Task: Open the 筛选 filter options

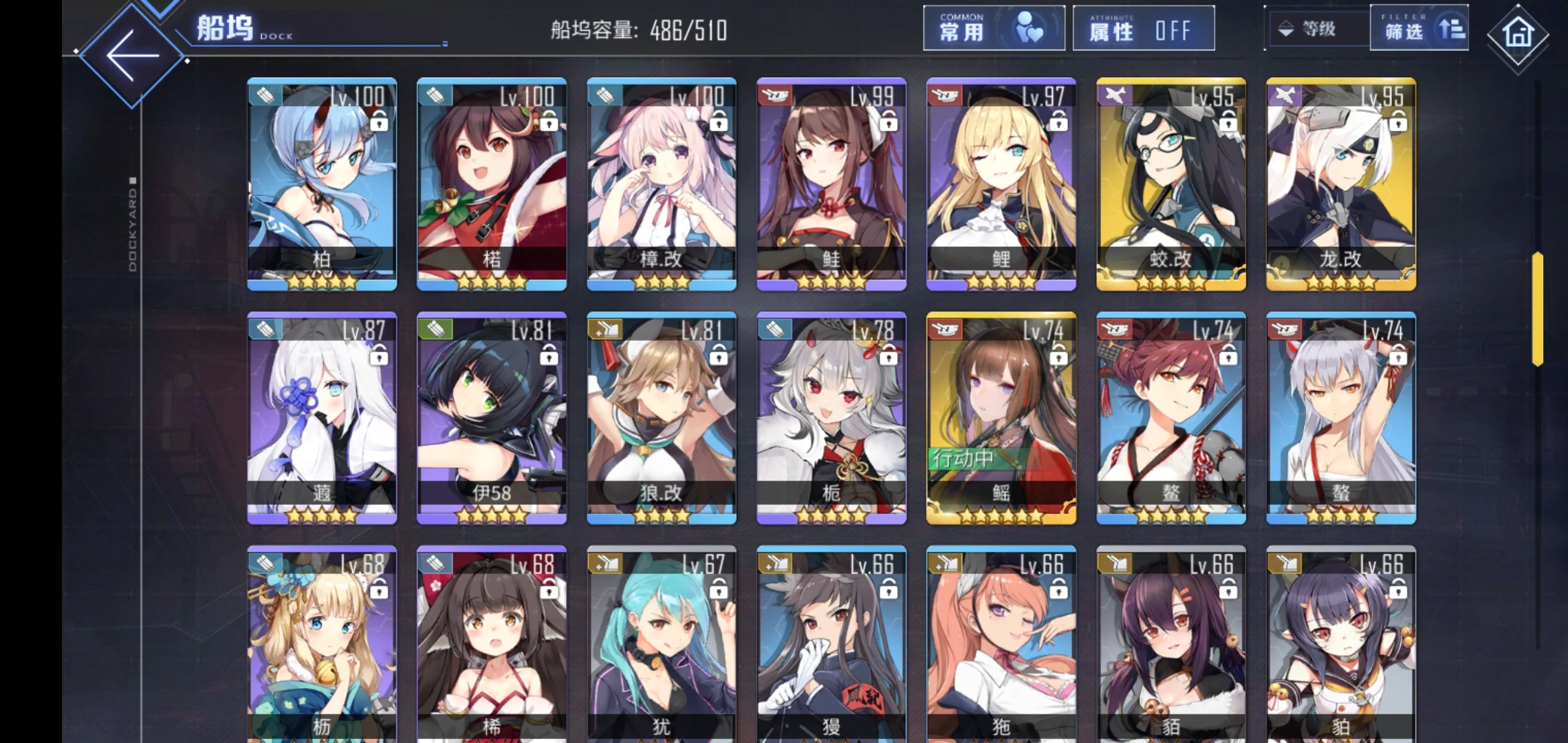Action: pyautogui.click(x=1419, y=28)
